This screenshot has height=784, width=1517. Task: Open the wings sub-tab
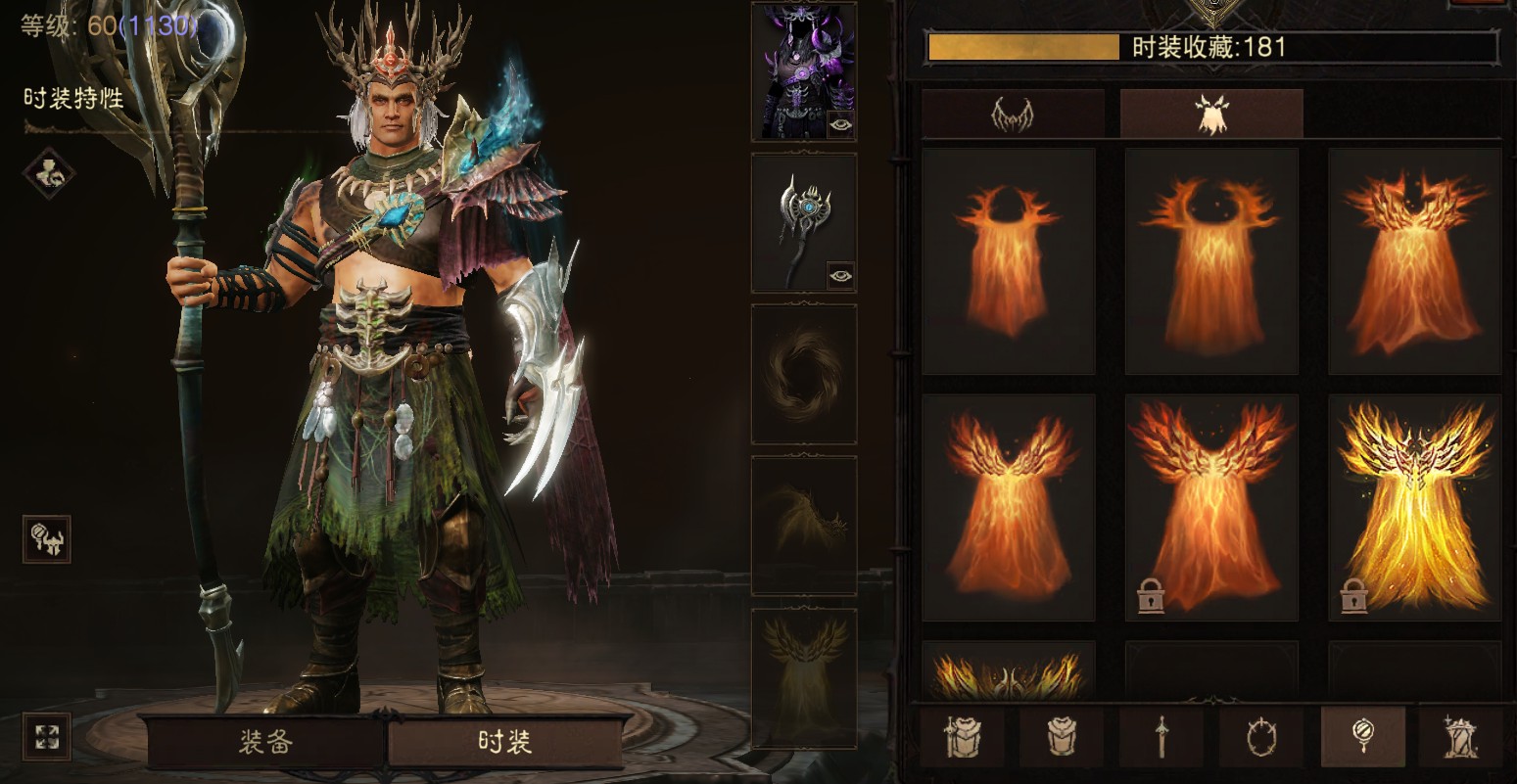pos(1013,115)
